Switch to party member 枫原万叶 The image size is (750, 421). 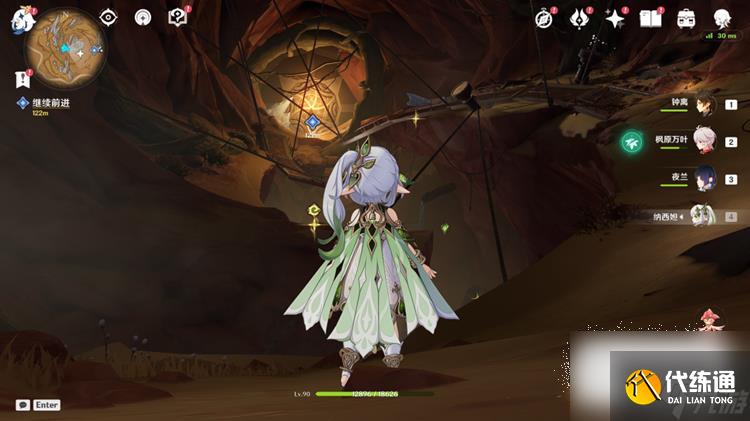tap(704, 142)
